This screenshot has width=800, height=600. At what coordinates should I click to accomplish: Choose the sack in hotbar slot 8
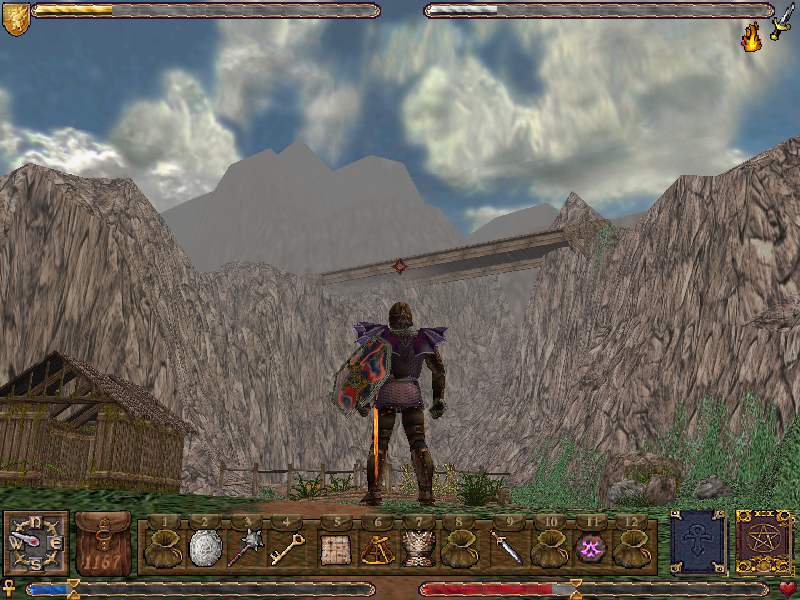(x=460, y=548)
